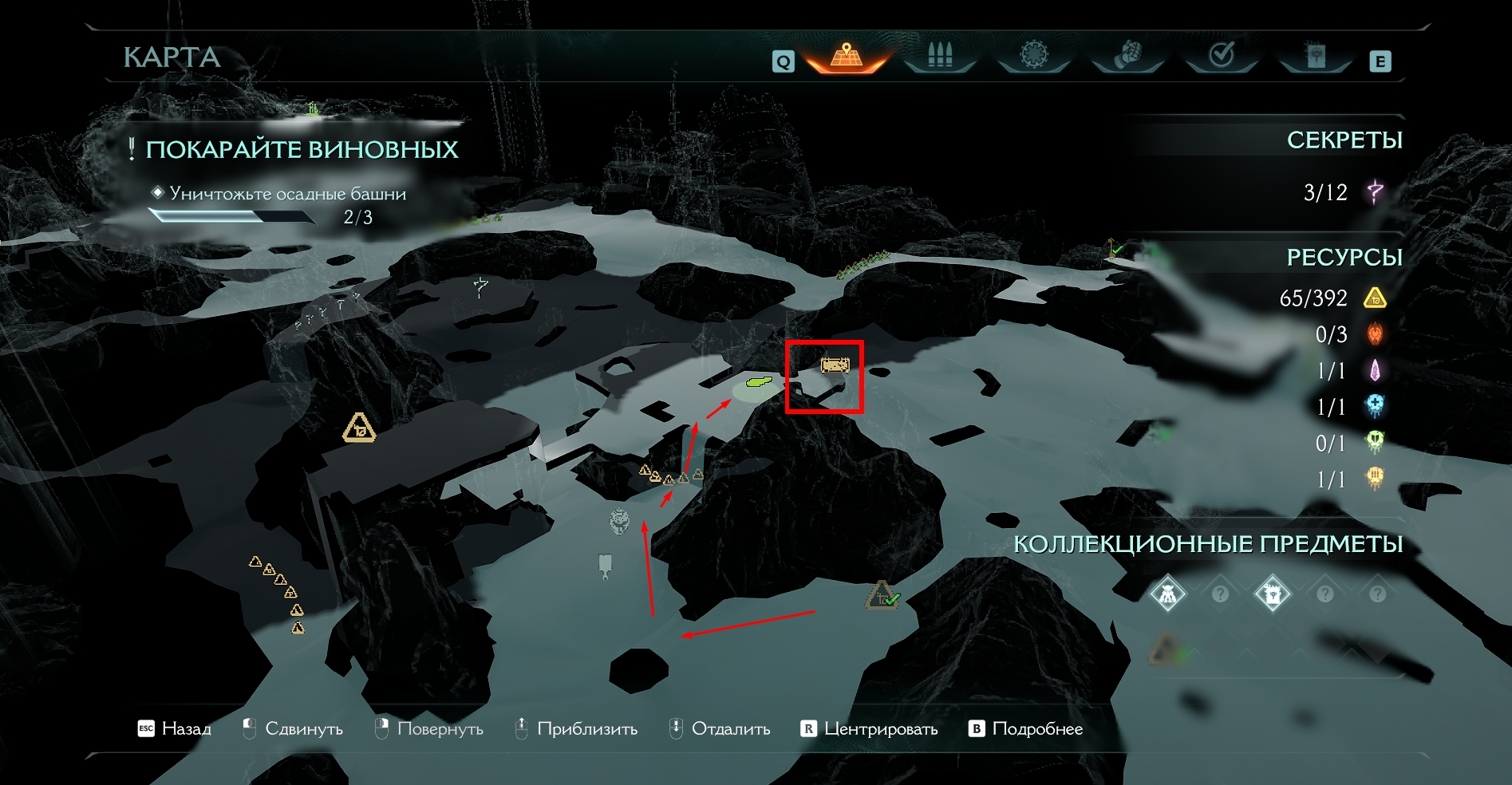Open the collectible toy figure tile
The height and width of the screenshot is (785, 1512).
1167,594
